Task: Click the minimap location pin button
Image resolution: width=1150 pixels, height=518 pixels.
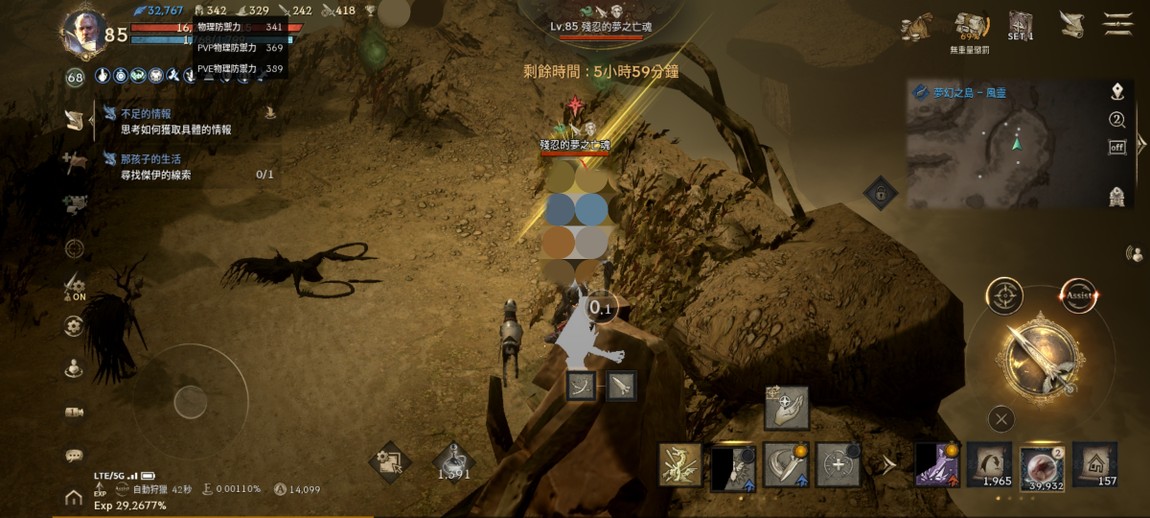Action: pyautogui.click(x=1117, y=92)
